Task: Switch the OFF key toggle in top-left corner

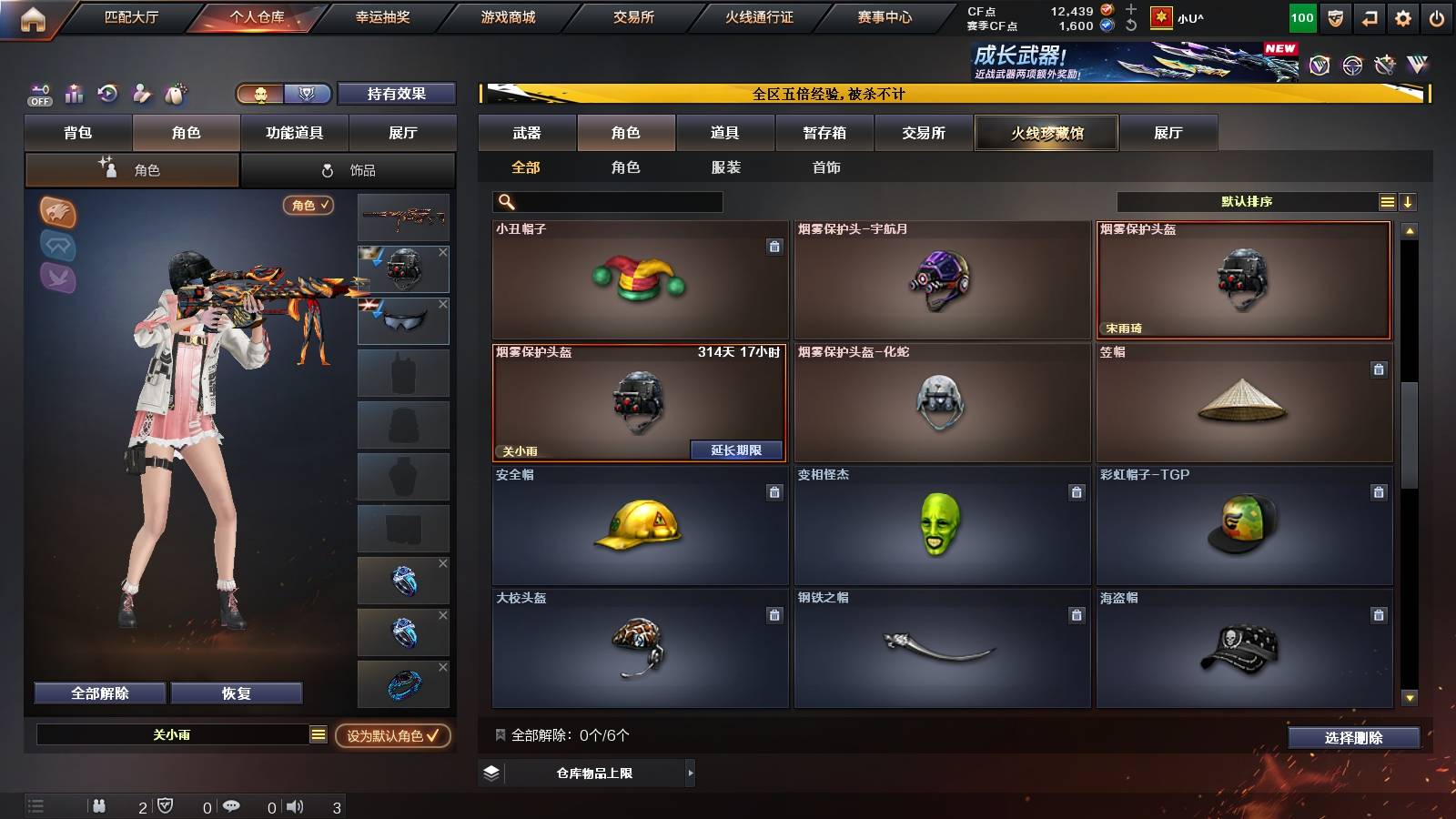Action: click(38, 94)
